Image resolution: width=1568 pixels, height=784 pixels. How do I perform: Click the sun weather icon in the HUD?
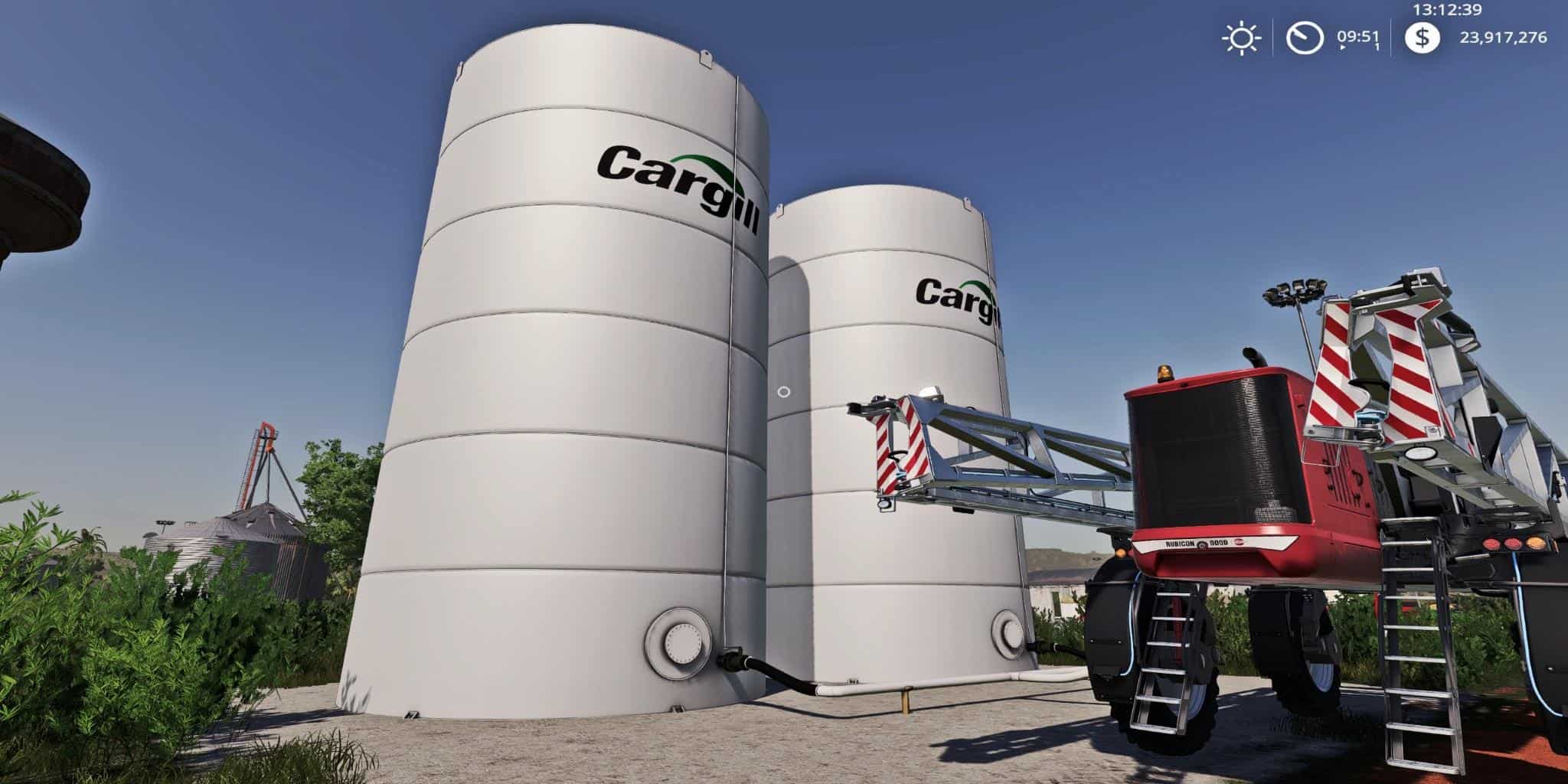point(1241,38)
